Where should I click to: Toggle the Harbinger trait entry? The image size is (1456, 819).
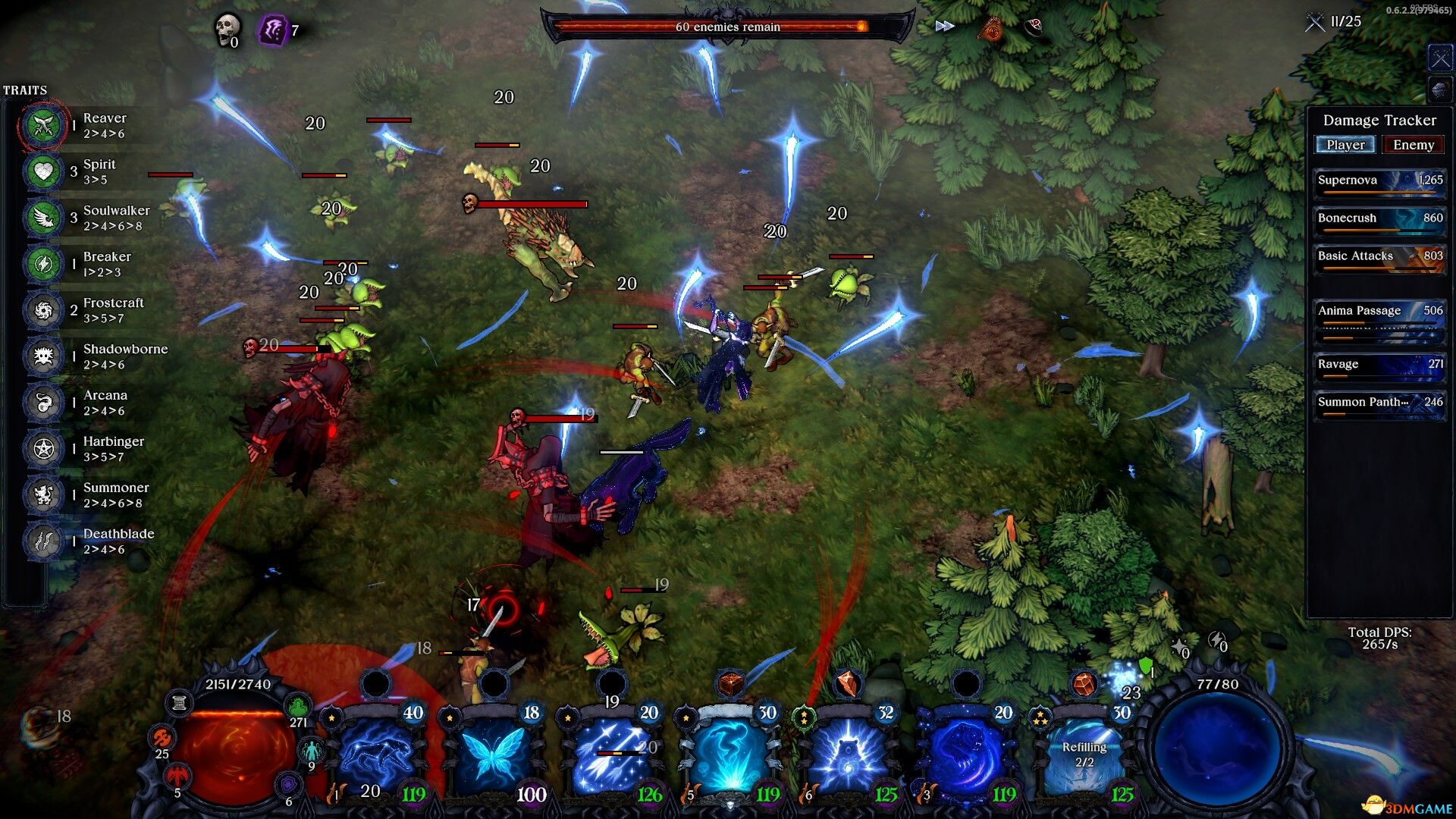pos(43,449)
